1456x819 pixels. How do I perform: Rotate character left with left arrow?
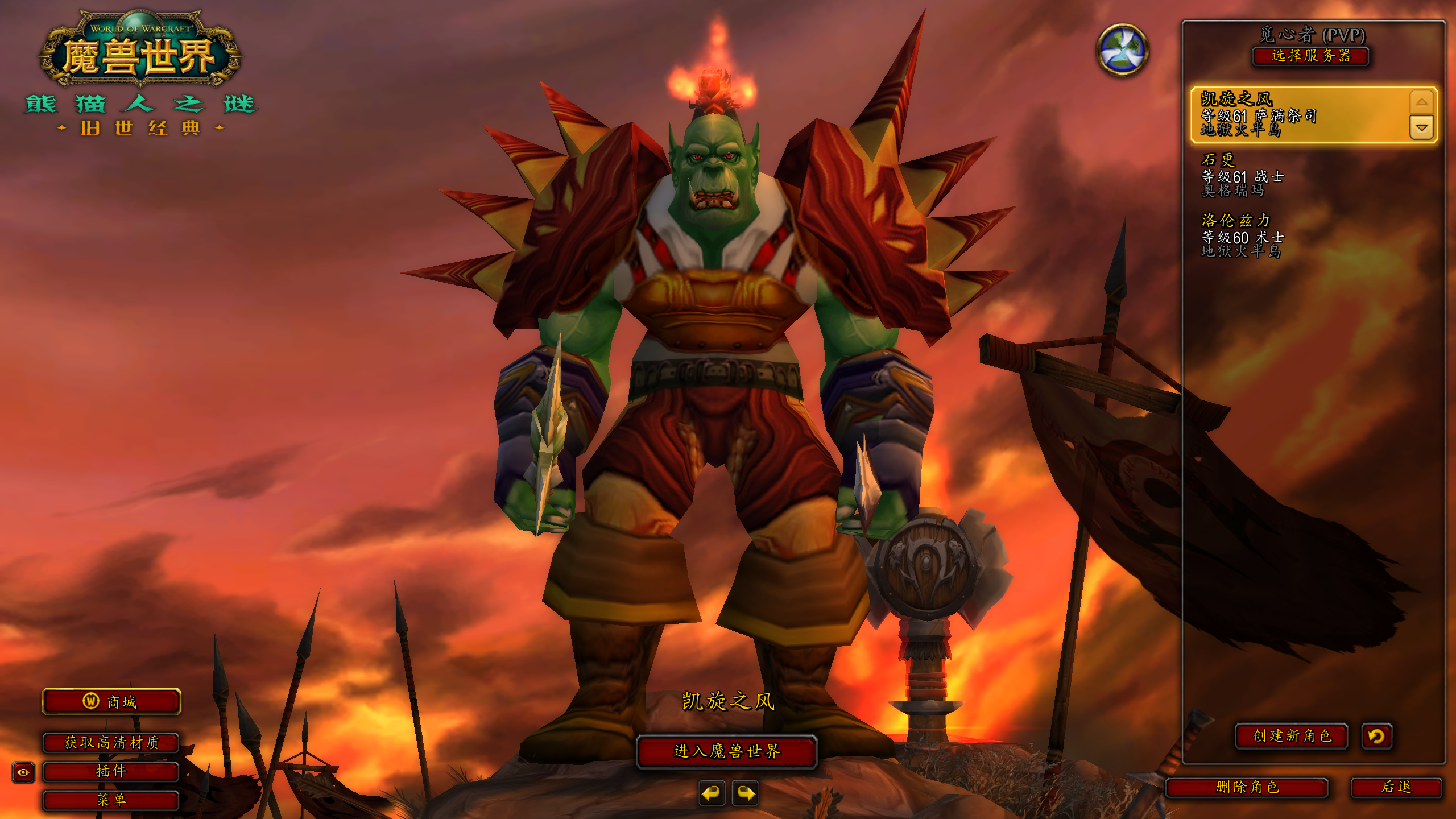pyautogui.click(x=712, y=793)
